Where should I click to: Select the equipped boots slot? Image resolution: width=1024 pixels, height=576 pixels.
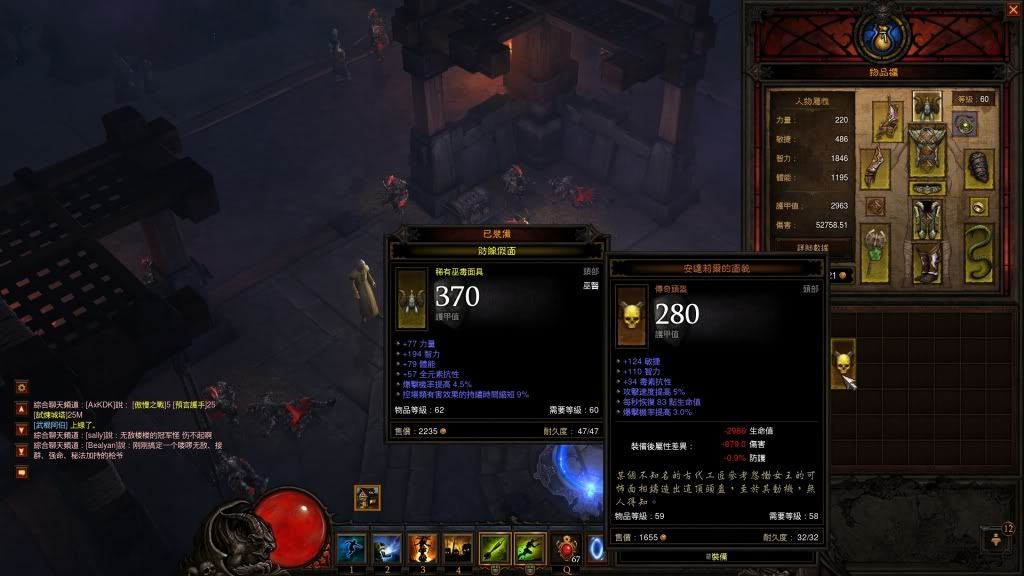(927, 261)
